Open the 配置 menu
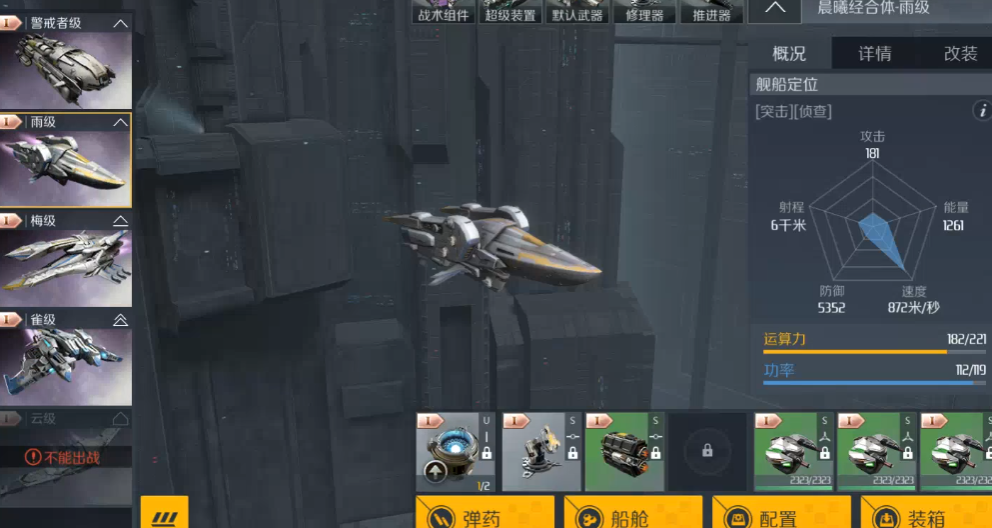 [x=780, y=516]
